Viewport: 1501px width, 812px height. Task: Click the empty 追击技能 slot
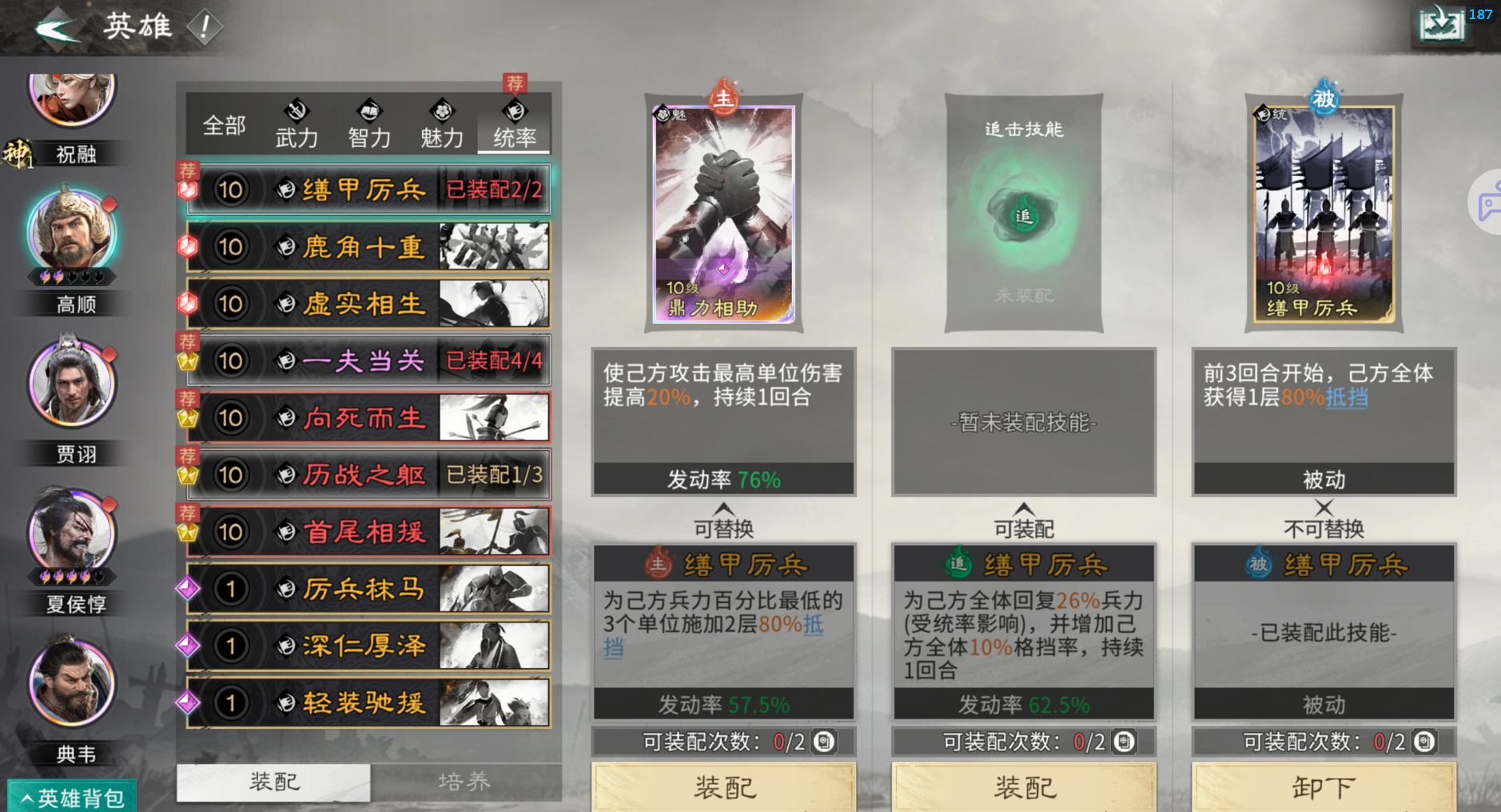coord(1023,214)
